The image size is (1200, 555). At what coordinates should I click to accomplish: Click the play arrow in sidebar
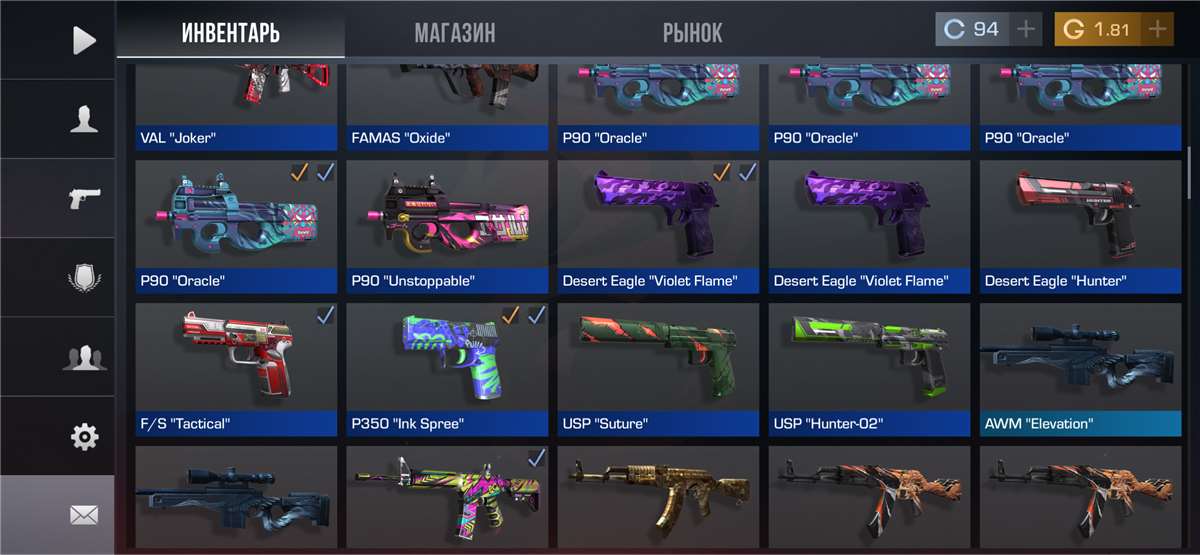(84, 40)
